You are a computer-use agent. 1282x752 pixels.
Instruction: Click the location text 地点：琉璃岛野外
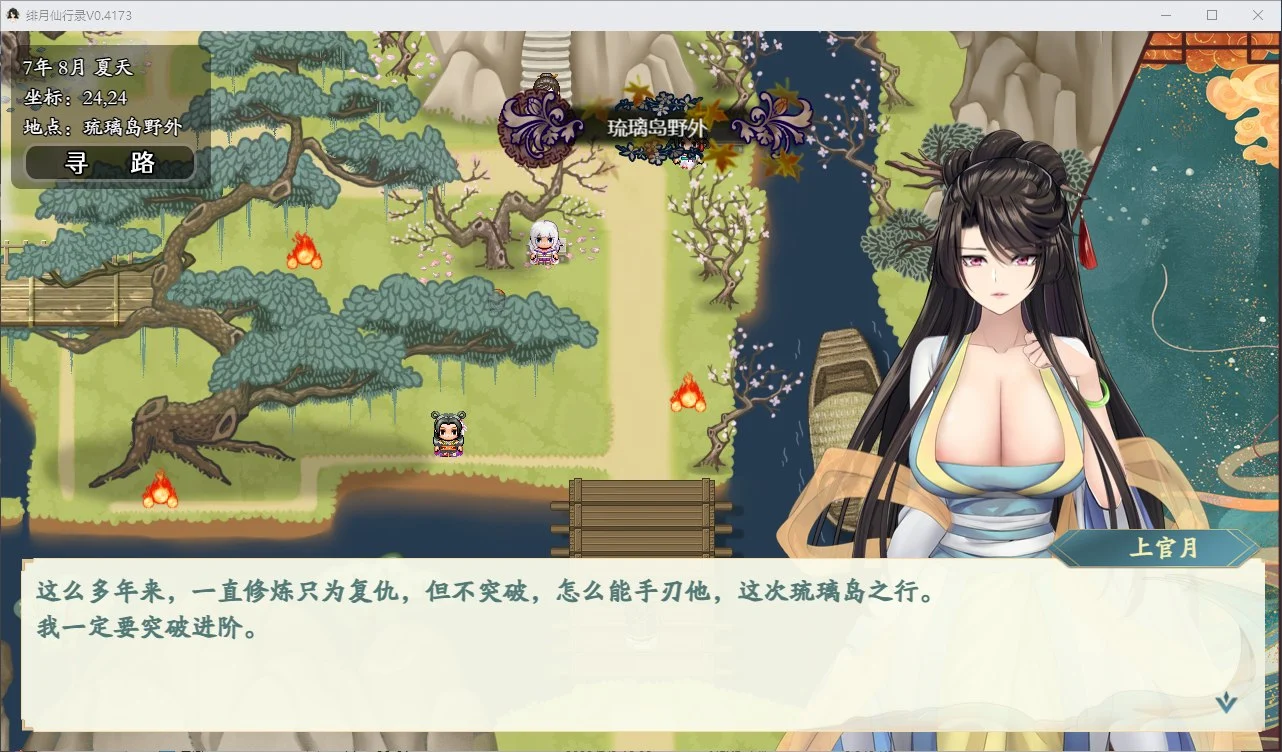pos(92,128)
